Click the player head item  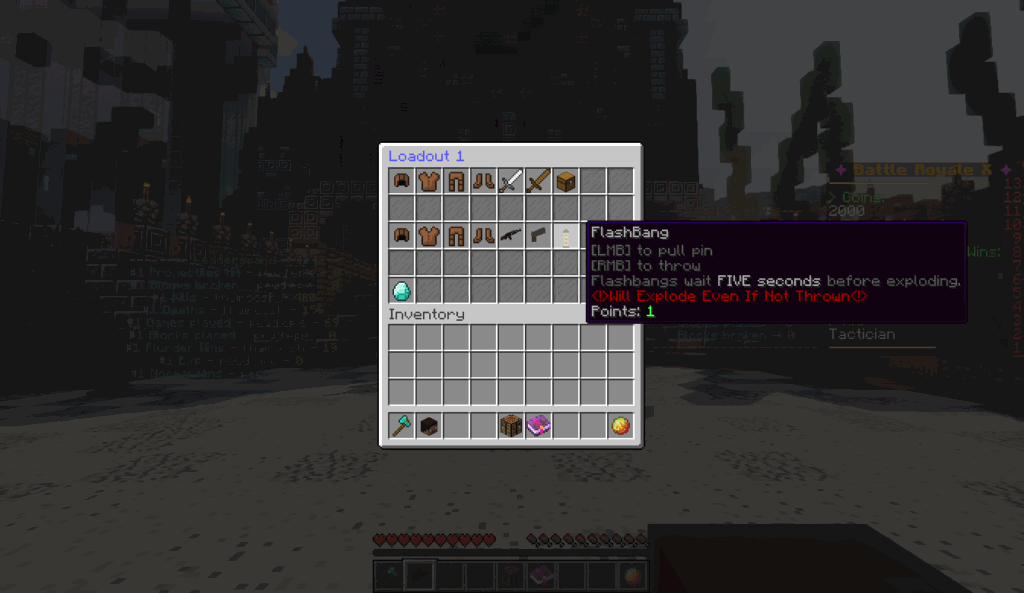tap(428, 426)
